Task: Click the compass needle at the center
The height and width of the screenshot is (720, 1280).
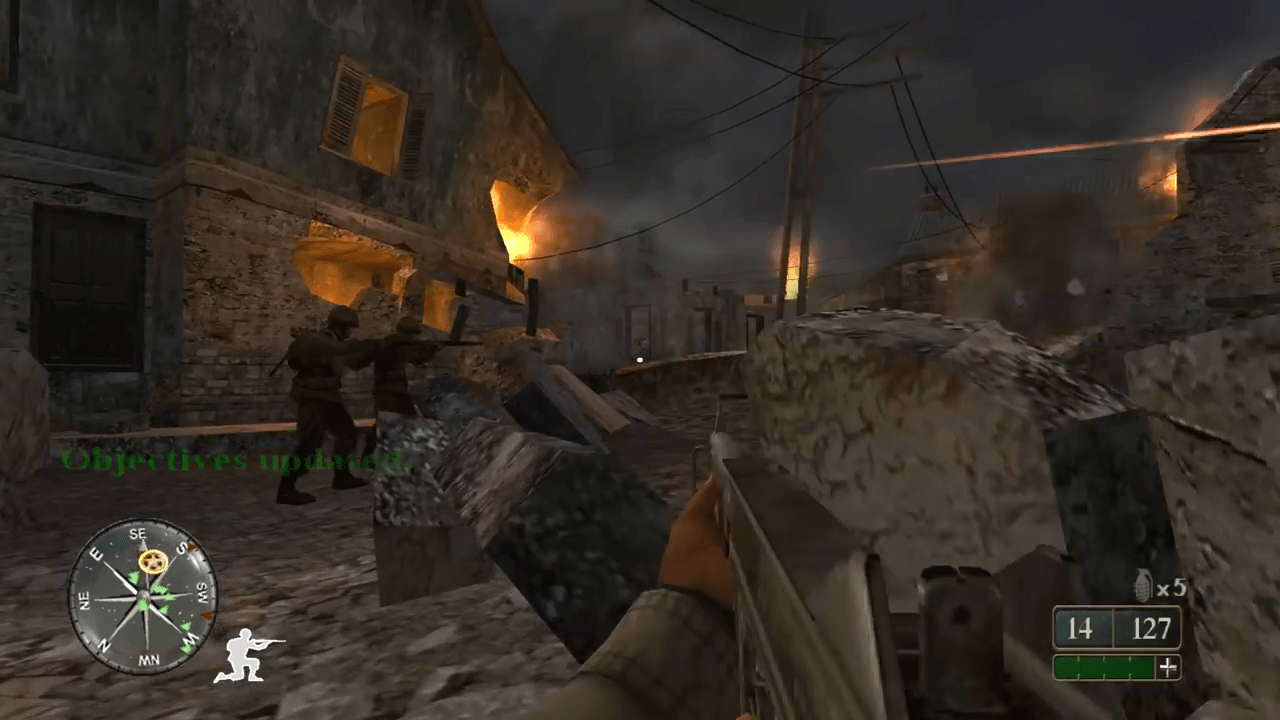Action: [143, 596]
